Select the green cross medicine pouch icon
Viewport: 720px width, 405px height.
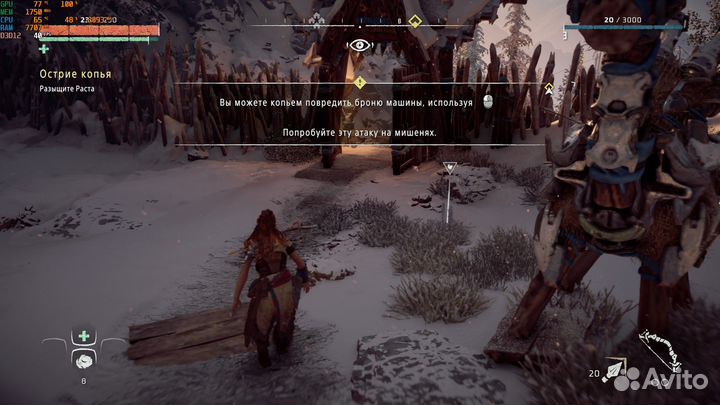point(85,337)
